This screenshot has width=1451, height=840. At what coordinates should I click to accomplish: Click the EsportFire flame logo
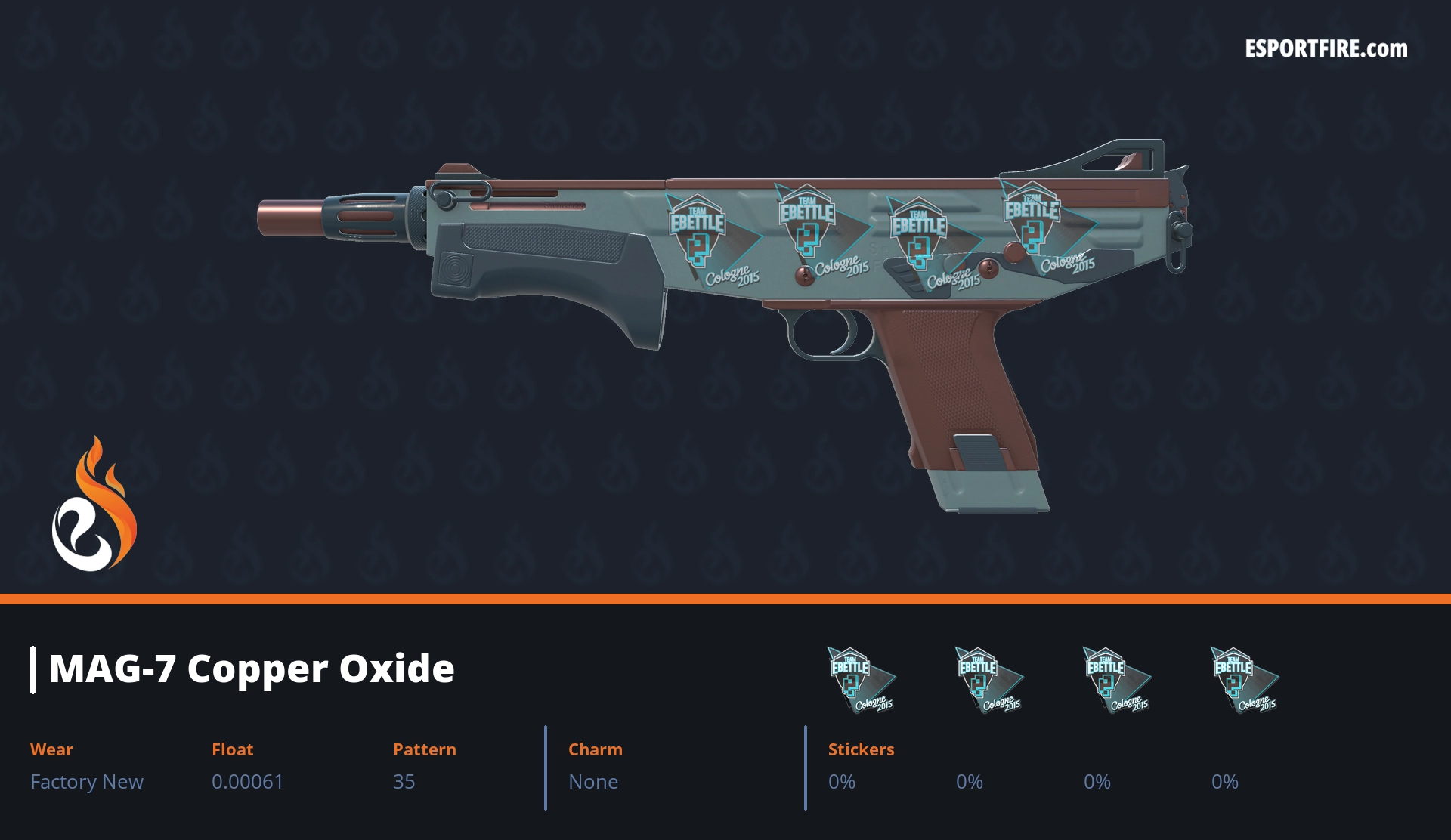click(x=94, y=505)
